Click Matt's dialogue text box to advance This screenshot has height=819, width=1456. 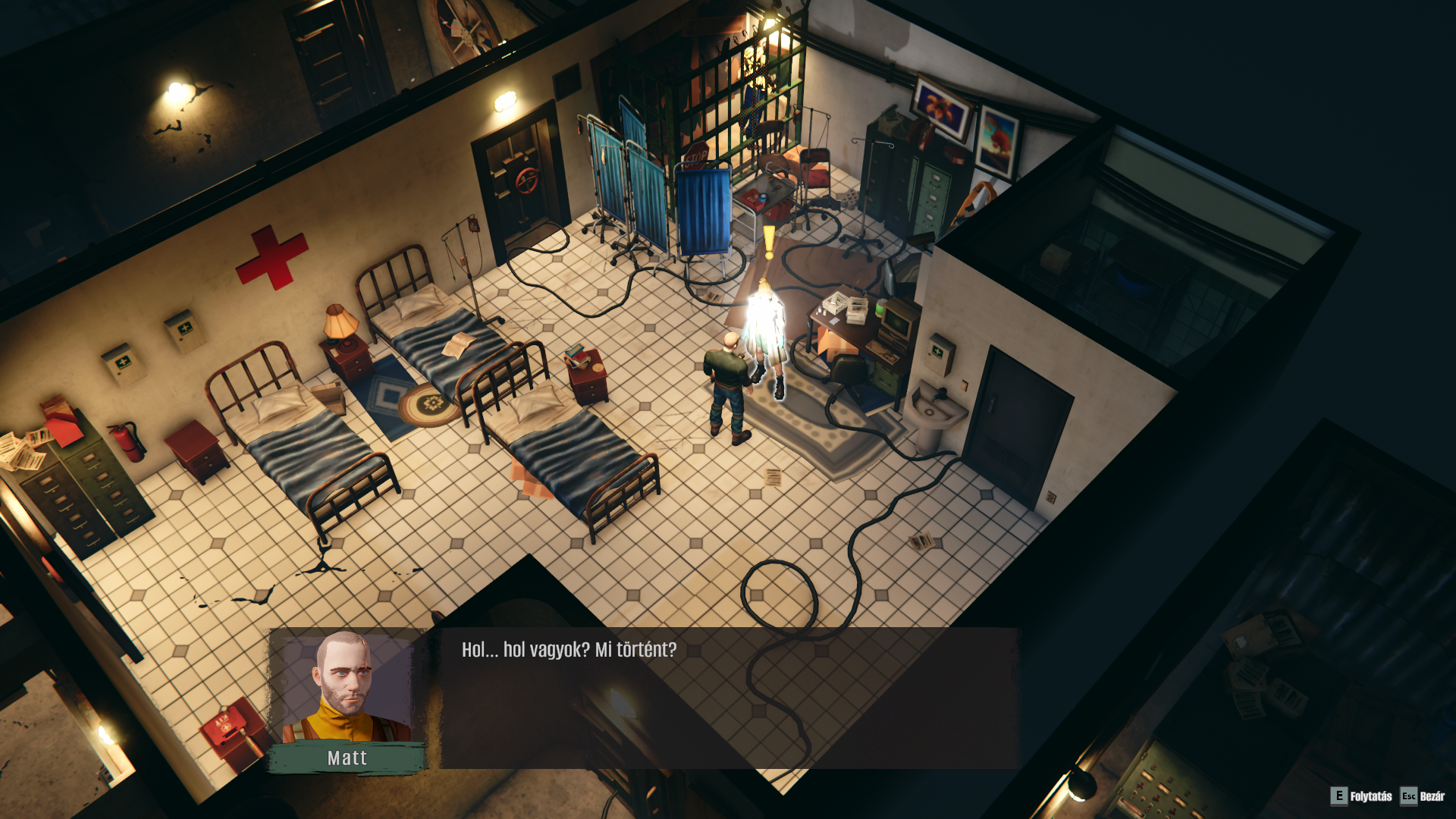(728, 696)
